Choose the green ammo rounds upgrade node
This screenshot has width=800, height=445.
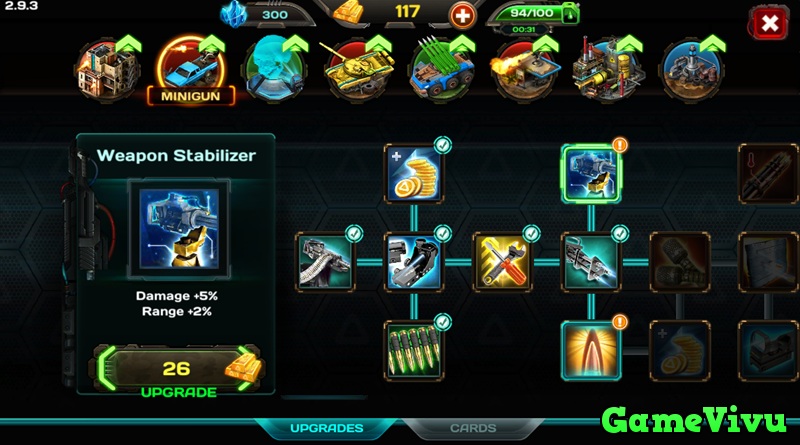[414, 347]
